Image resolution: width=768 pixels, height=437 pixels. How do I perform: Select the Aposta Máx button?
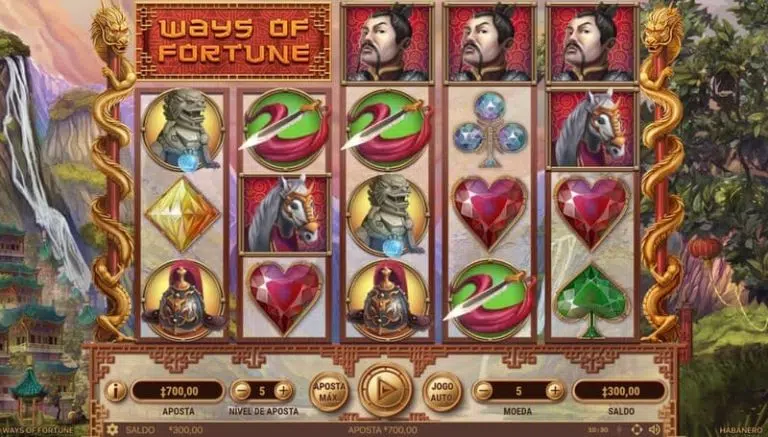328,390
